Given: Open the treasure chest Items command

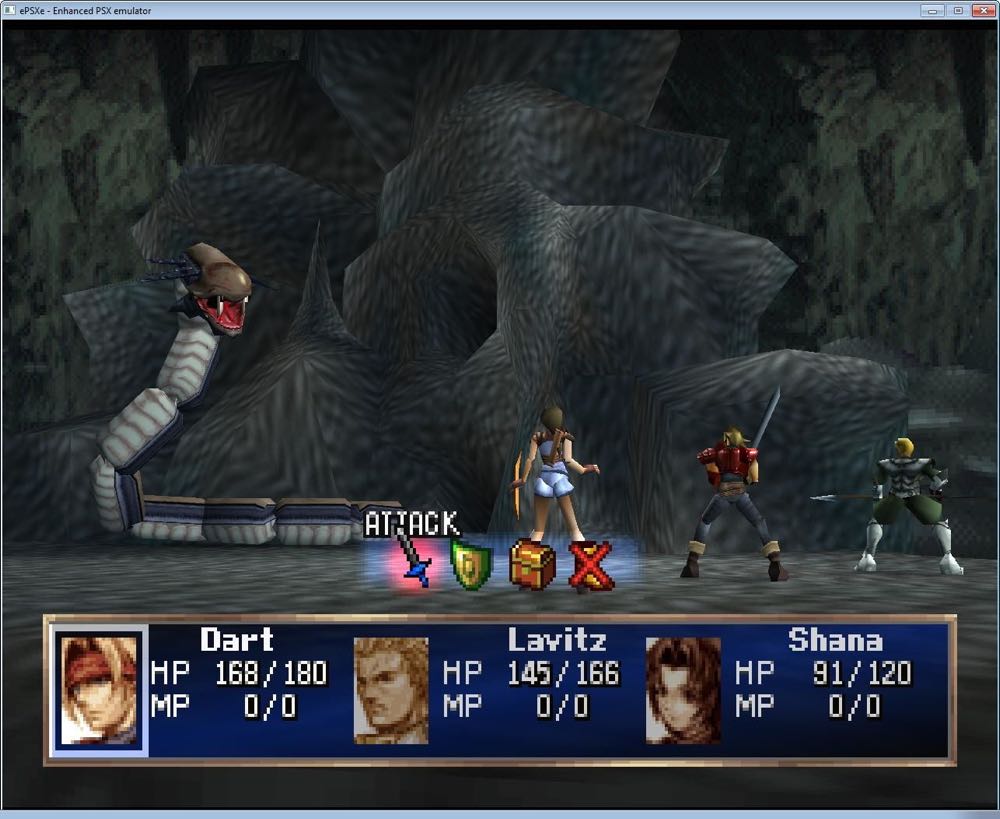Looking at the screenshot, I should click(x=531, y=564).
